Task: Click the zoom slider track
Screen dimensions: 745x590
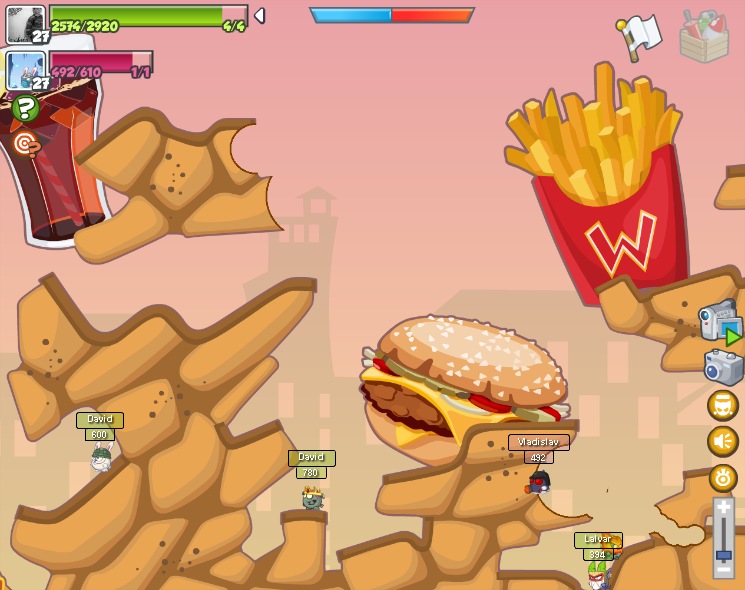Action: [x=723, y=538]
